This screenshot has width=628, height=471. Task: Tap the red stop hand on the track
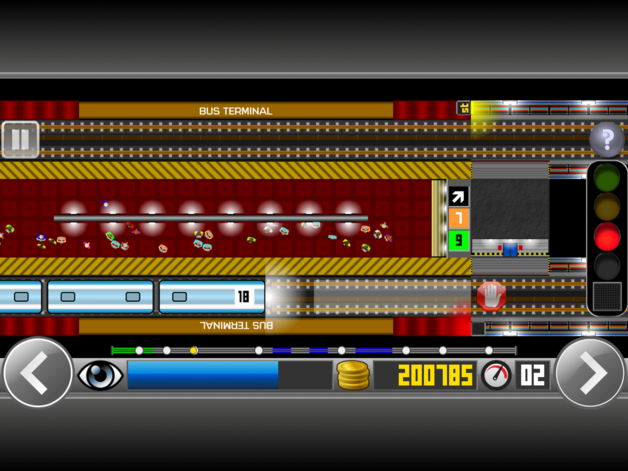[490, 295]
